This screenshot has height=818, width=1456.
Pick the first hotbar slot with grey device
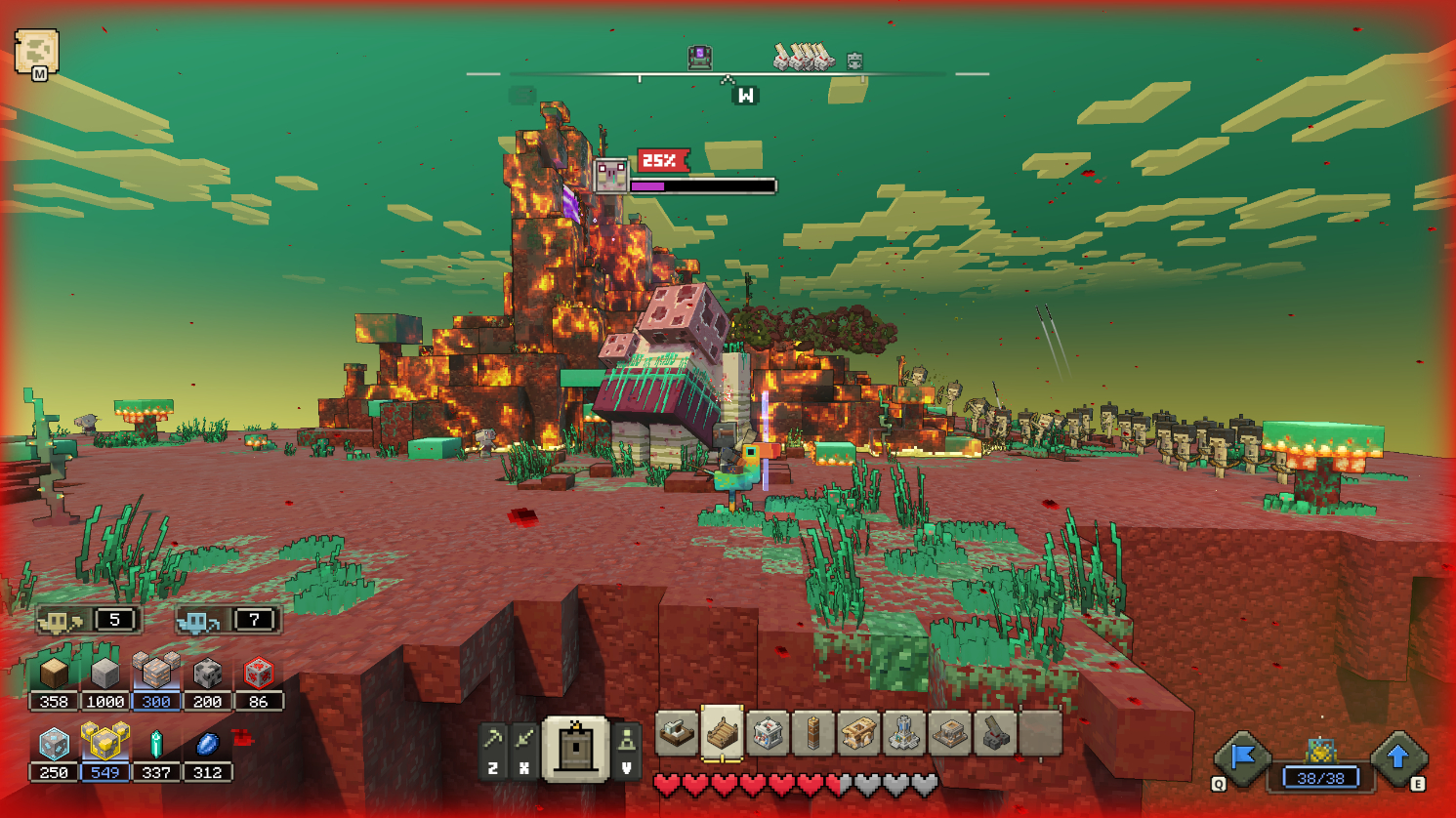coord(677,733)
